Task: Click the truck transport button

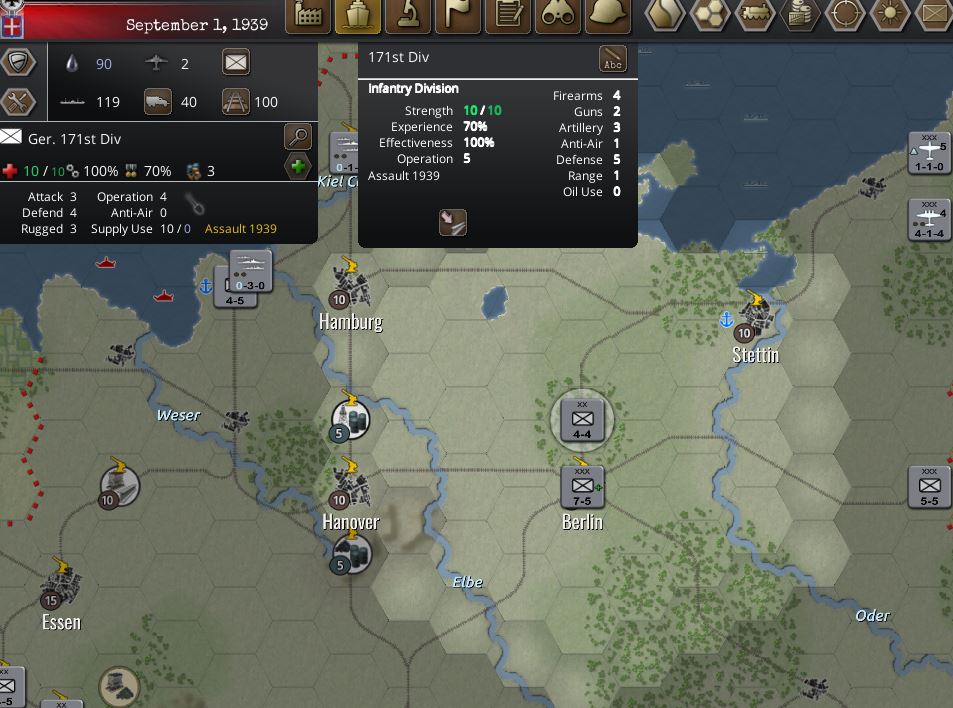Action: tap(158, 101)
